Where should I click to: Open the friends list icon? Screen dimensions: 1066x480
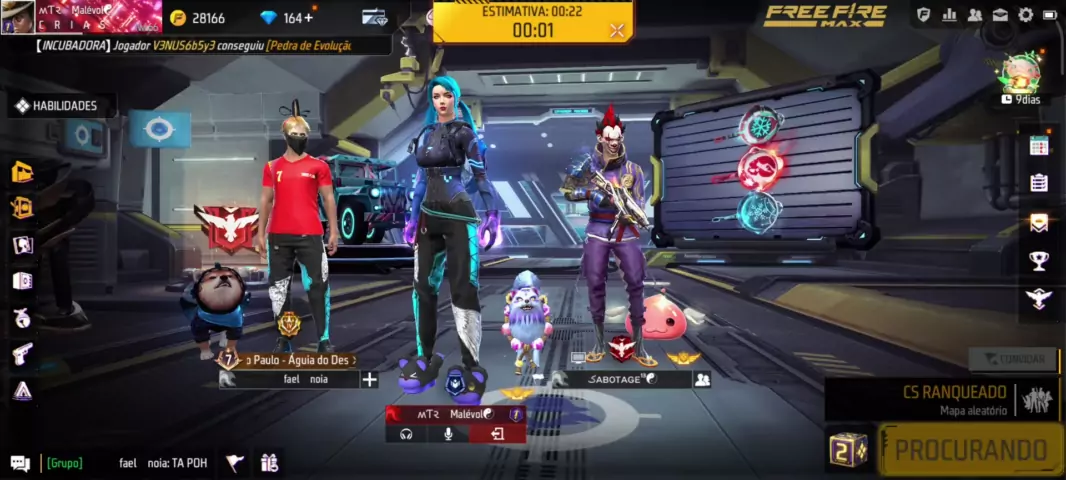coord(974,15)
